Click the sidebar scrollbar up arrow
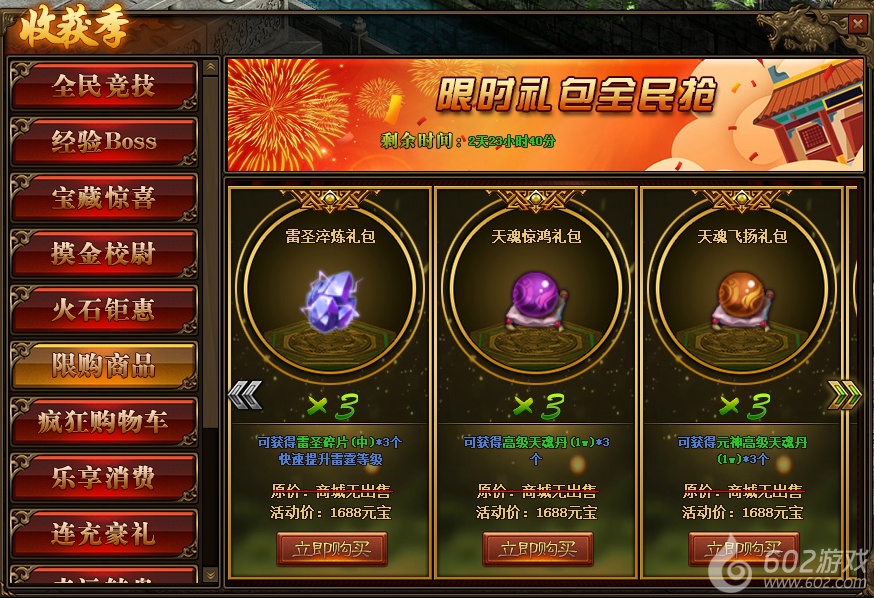Image resolution: width=874 pixels, height=598 pixels. point(210,67)
